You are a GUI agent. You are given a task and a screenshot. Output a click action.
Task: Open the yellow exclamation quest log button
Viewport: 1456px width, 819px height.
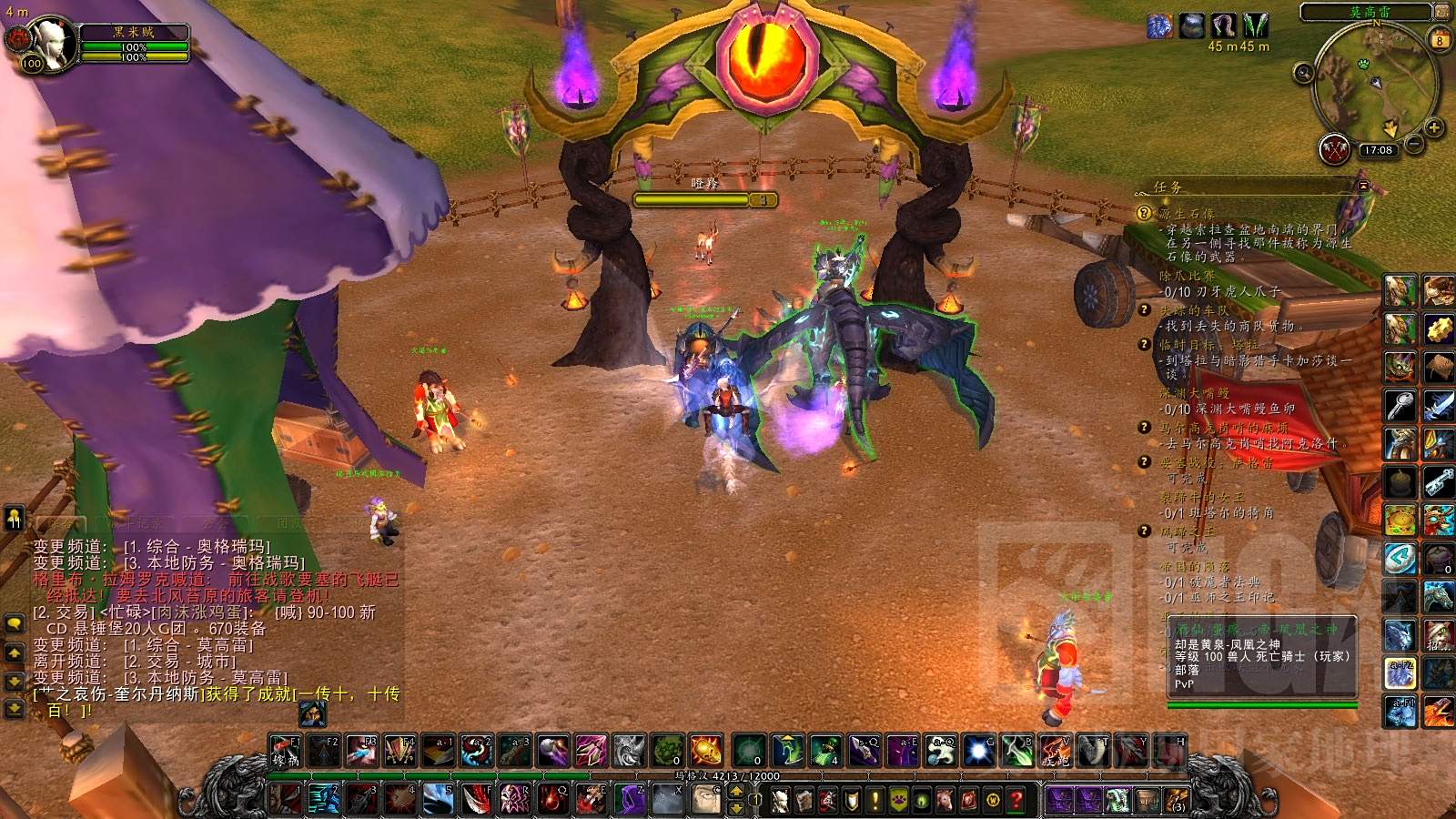875,800
